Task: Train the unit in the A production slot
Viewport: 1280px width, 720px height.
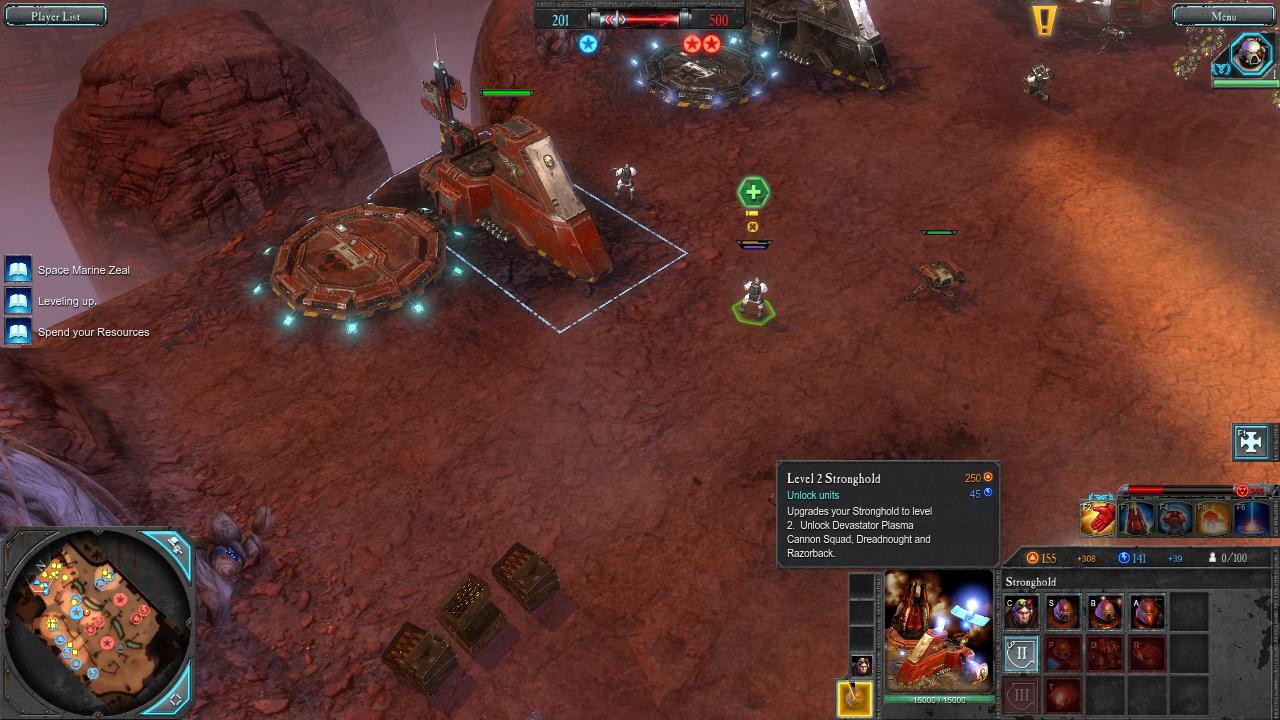Action: [x=1147, y=612]
